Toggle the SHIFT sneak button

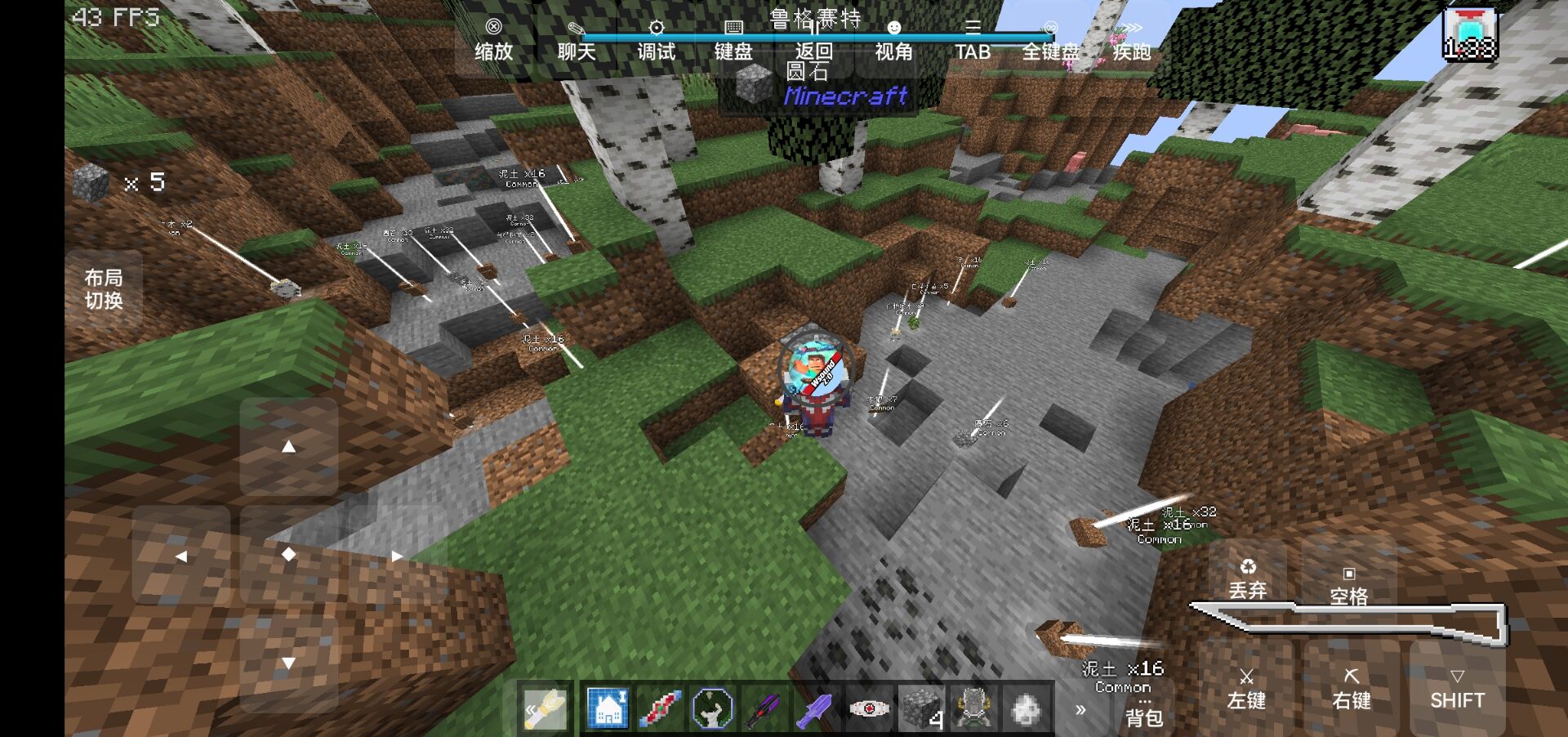pyautogui.click(x=1457, y=689)
